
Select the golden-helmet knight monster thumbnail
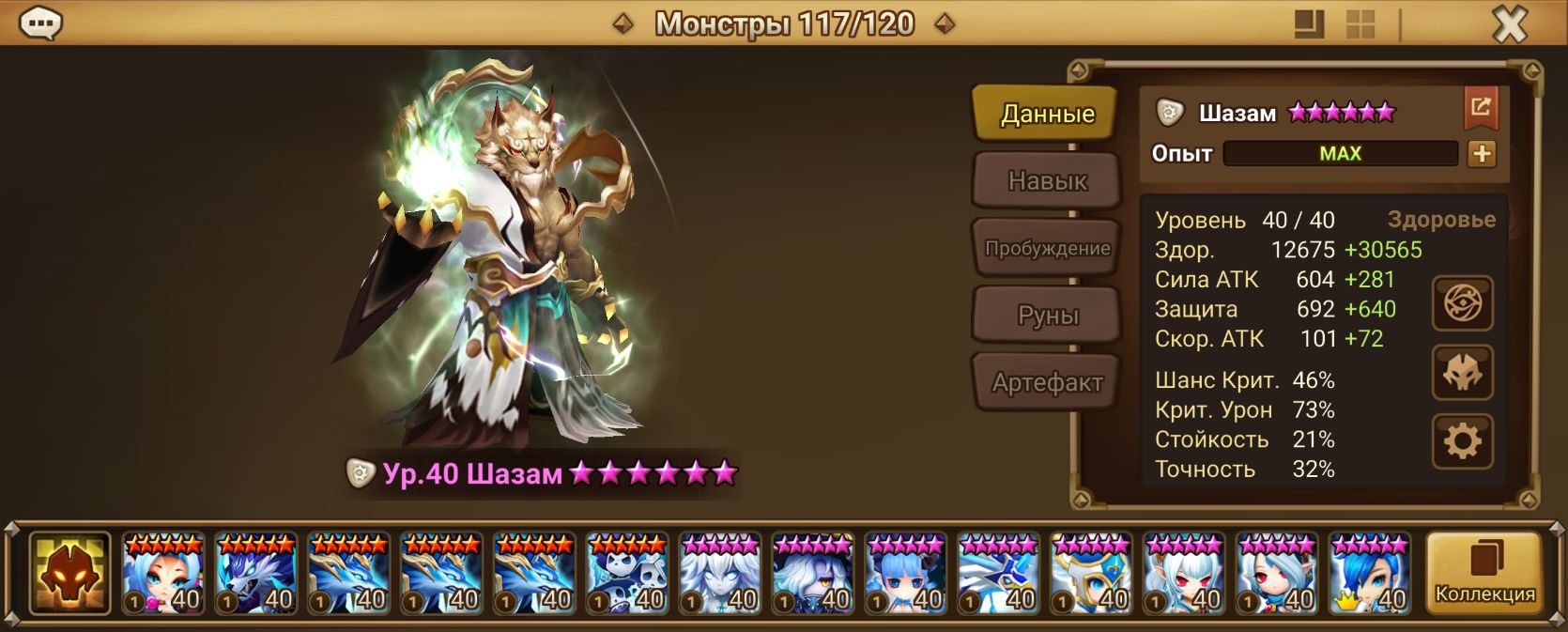[x=1091, y=573]
